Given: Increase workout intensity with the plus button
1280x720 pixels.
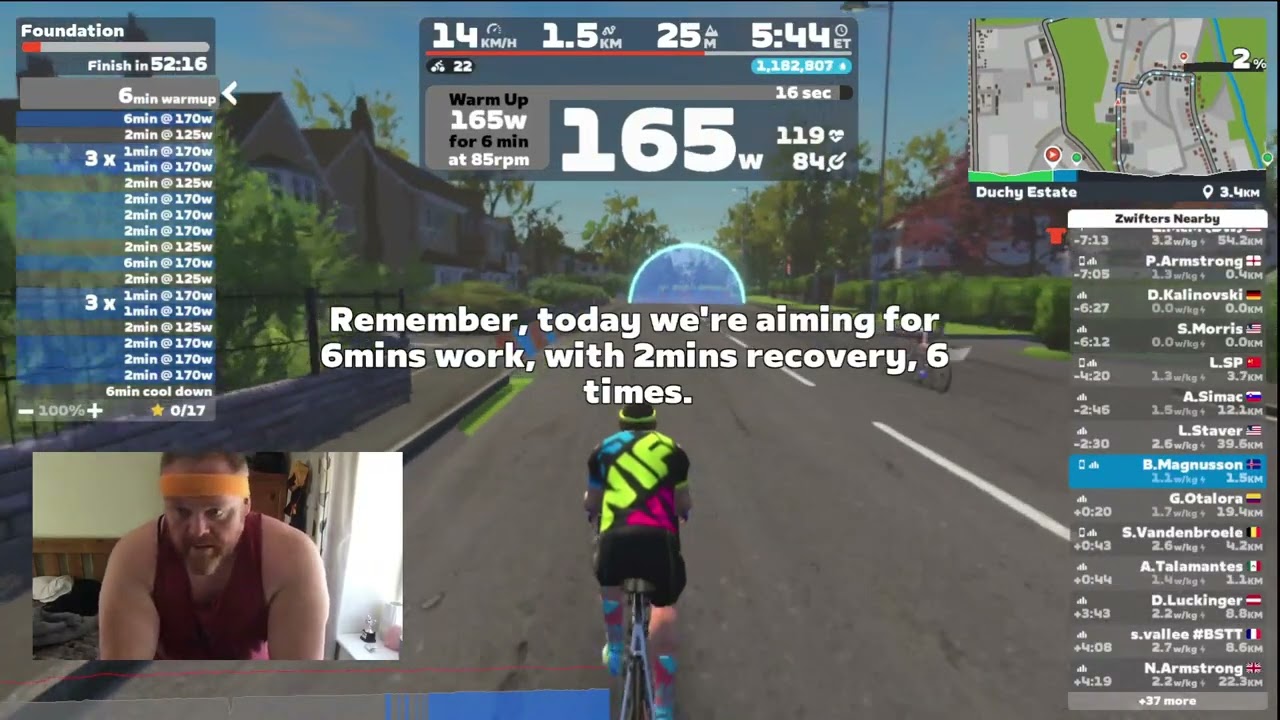Looking at the screenshot, I should pyautogui.click(x=94, y=410).
